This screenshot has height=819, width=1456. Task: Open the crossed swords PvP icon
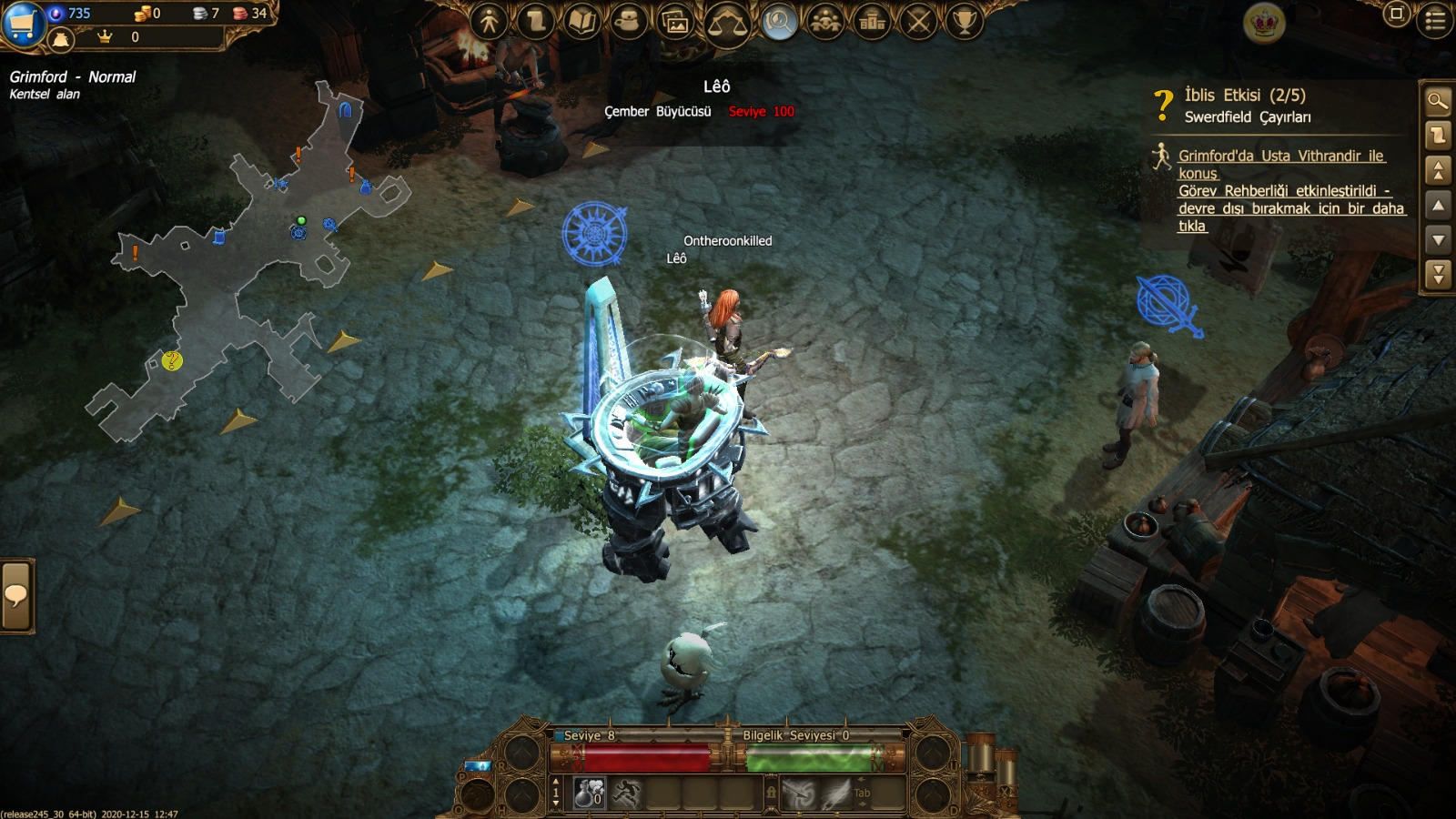coord(918,21)
